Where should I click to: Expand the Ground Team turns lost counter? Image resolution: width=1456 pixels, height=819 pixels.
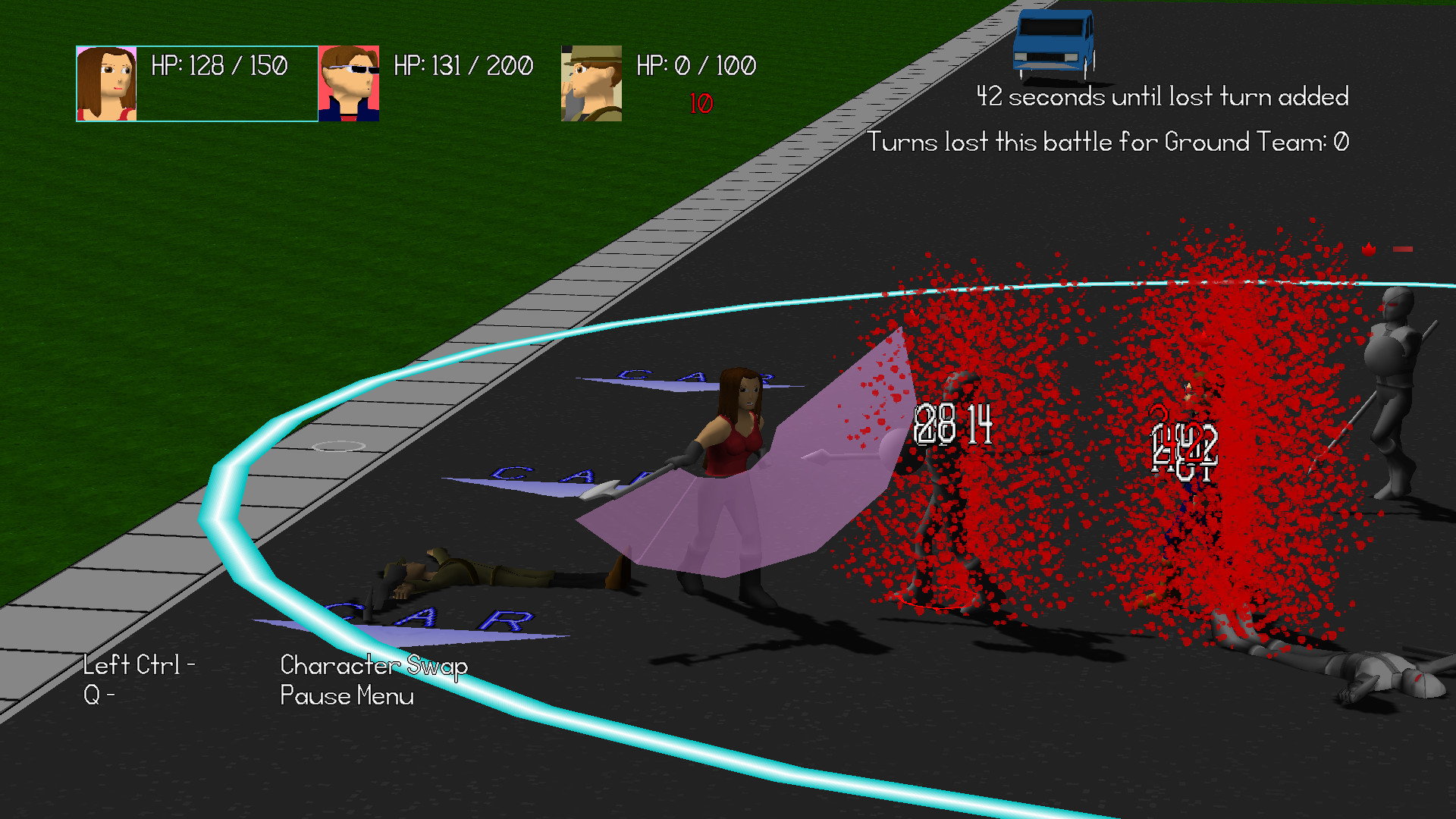tap(1113, 142)
